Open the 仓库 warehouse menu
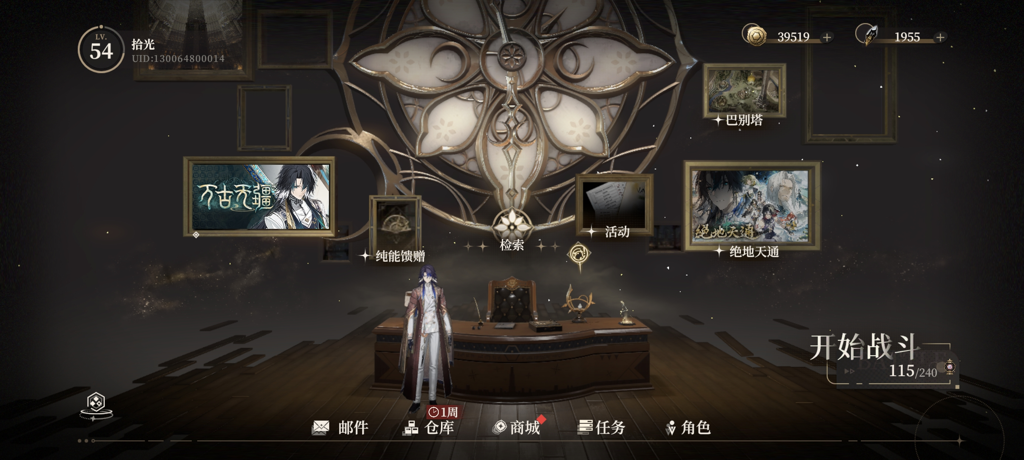This screenshot has height=460, width=1024. [x=428, y=428]
